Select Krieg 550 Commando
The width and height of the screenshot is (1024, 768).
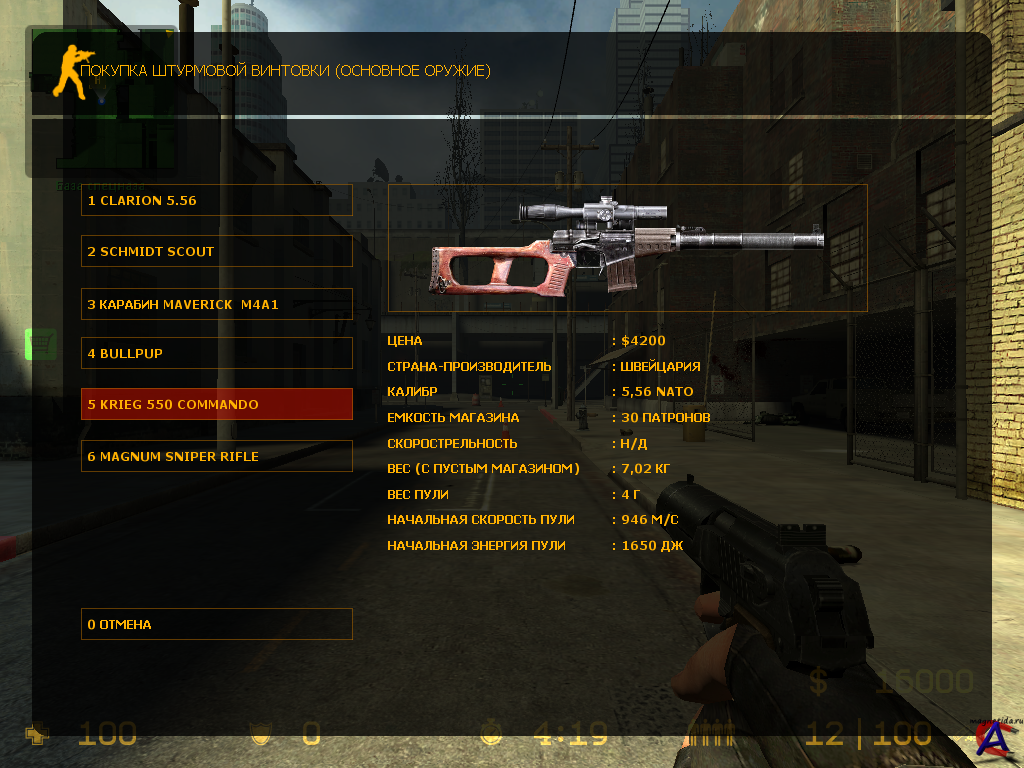coord(216,404)
